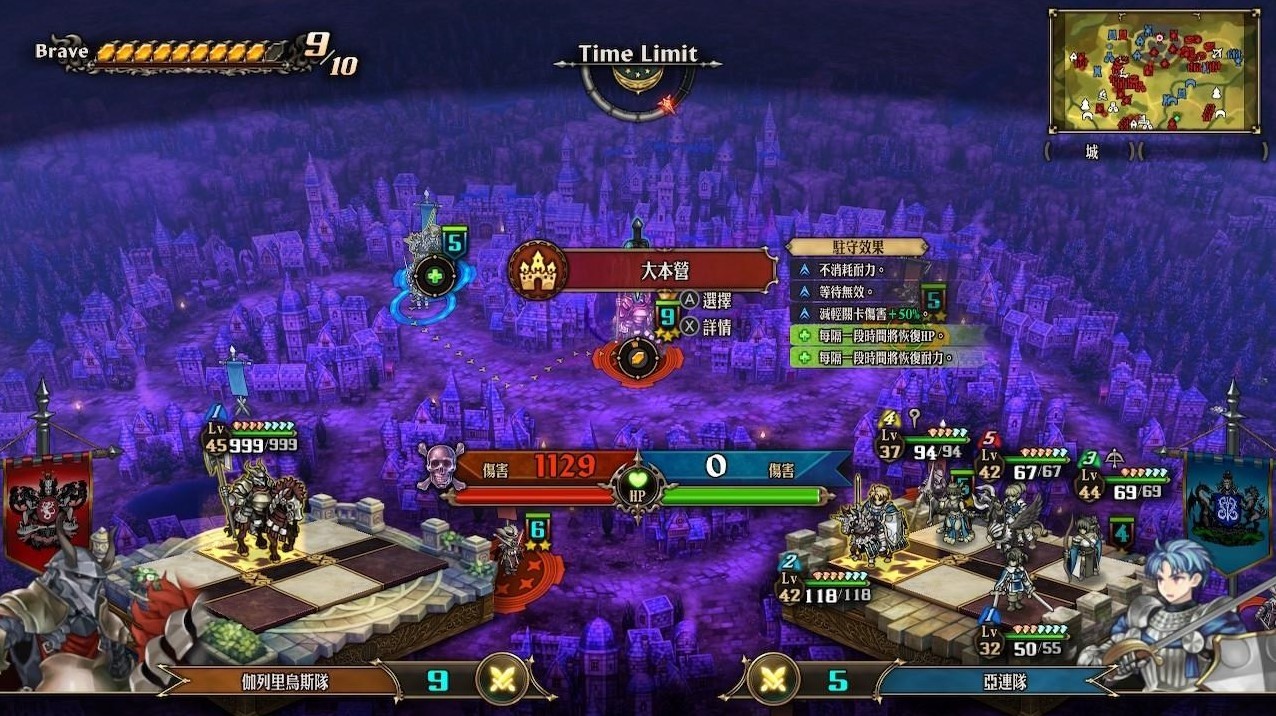1276x716 pixels.
Task: Open the minimap in the corner
Action: coord(1153,72)
